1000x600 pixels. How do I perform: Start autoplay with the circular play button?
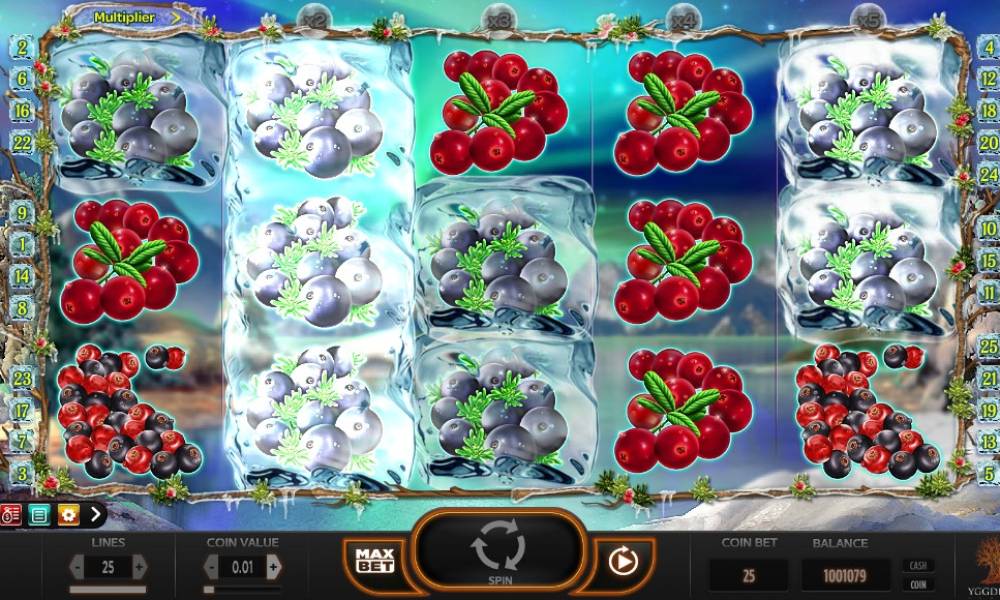click(x=622, y=562)
